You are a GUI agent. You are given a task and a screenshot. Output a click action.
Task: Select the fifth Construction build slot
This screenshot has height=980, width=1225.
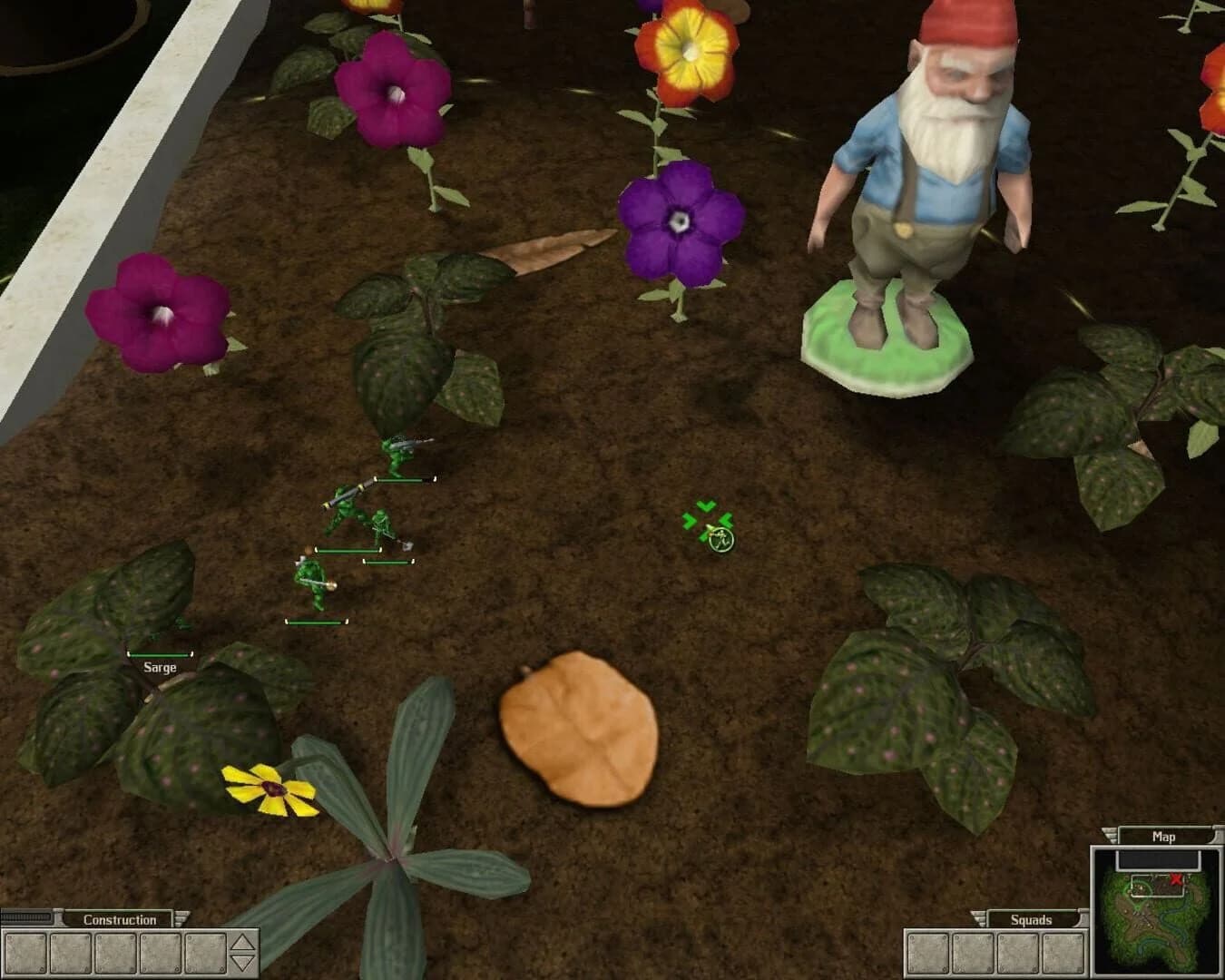pos(203,953)
